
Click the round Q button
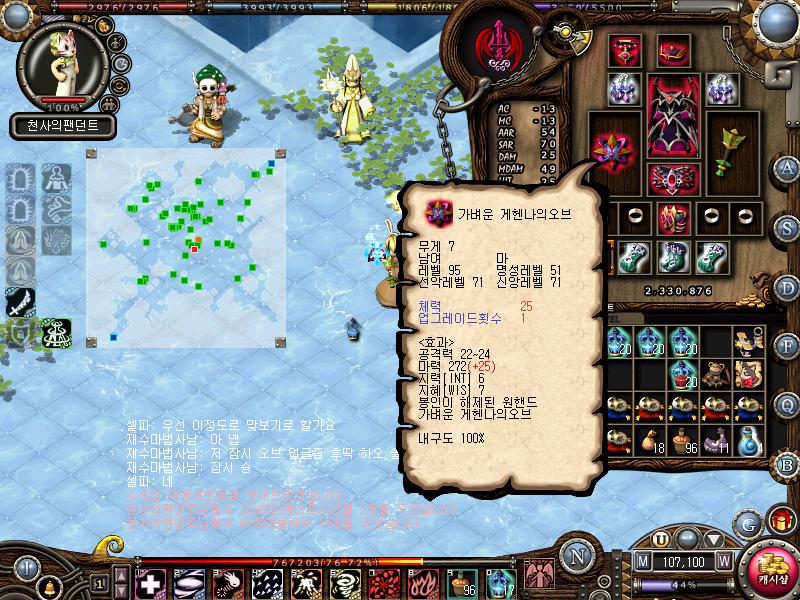(788, 404)
